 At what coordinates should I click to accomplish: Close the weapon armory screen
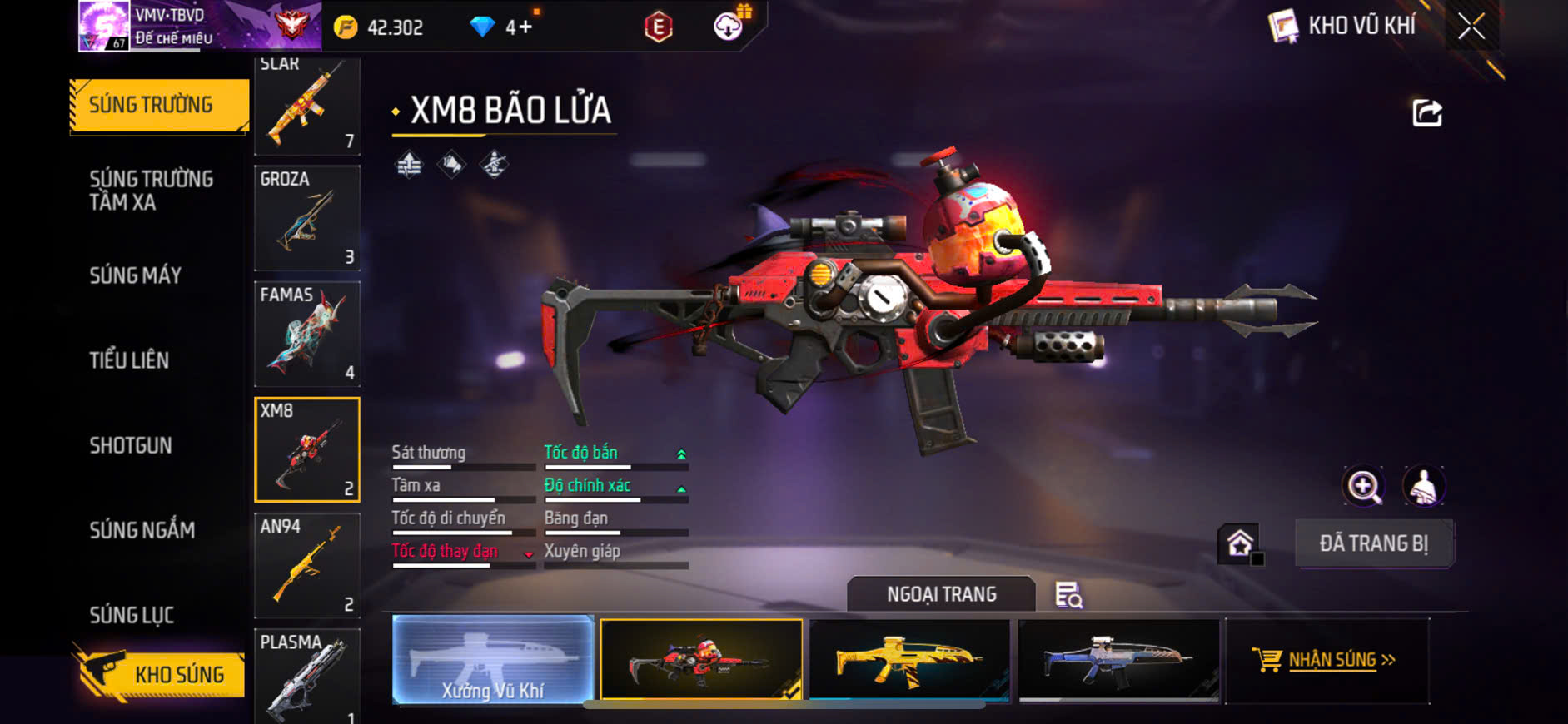1471,27
